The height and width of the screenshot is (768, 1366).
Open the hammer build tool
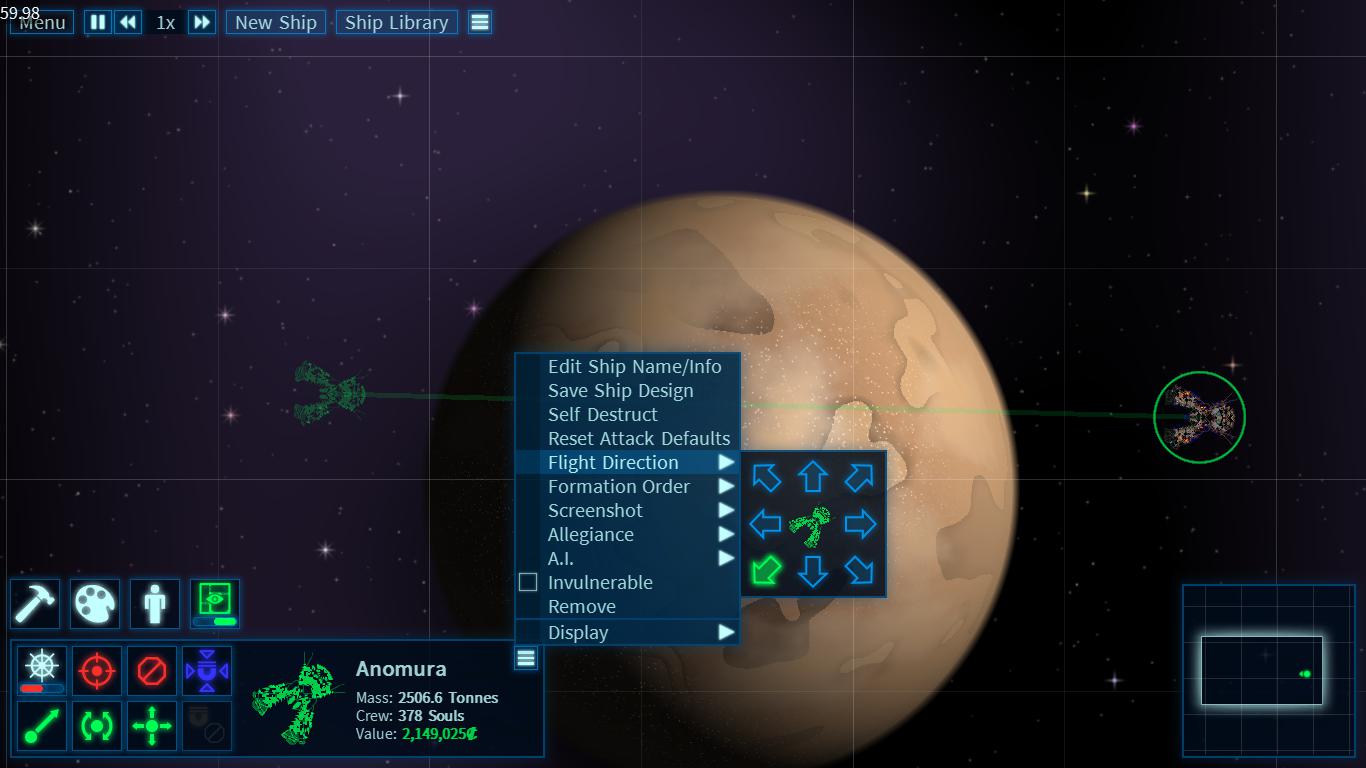click(x=36, y=604)
